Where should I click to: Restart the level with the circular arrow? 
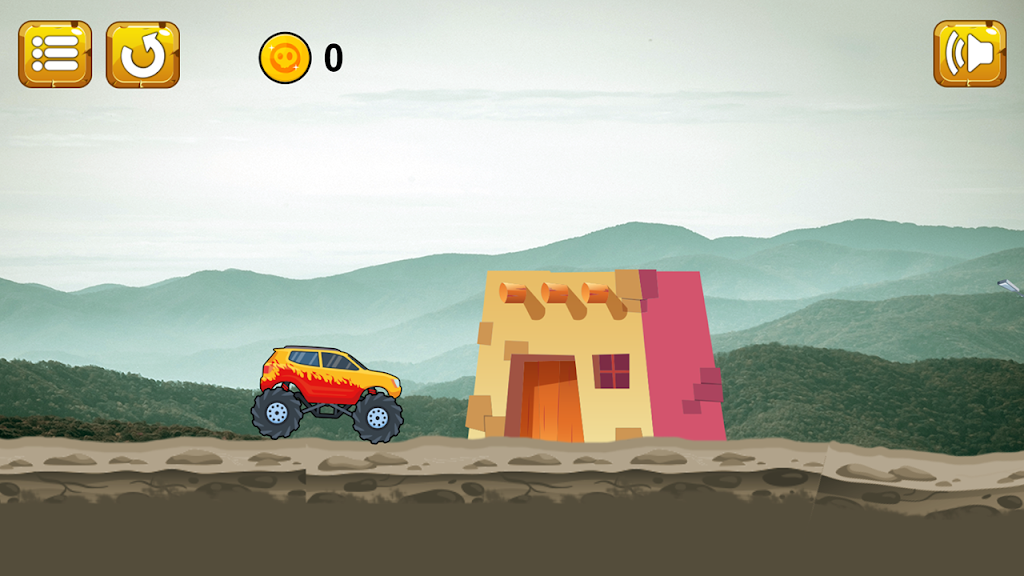pyautogui.click(x=143, y=55)
